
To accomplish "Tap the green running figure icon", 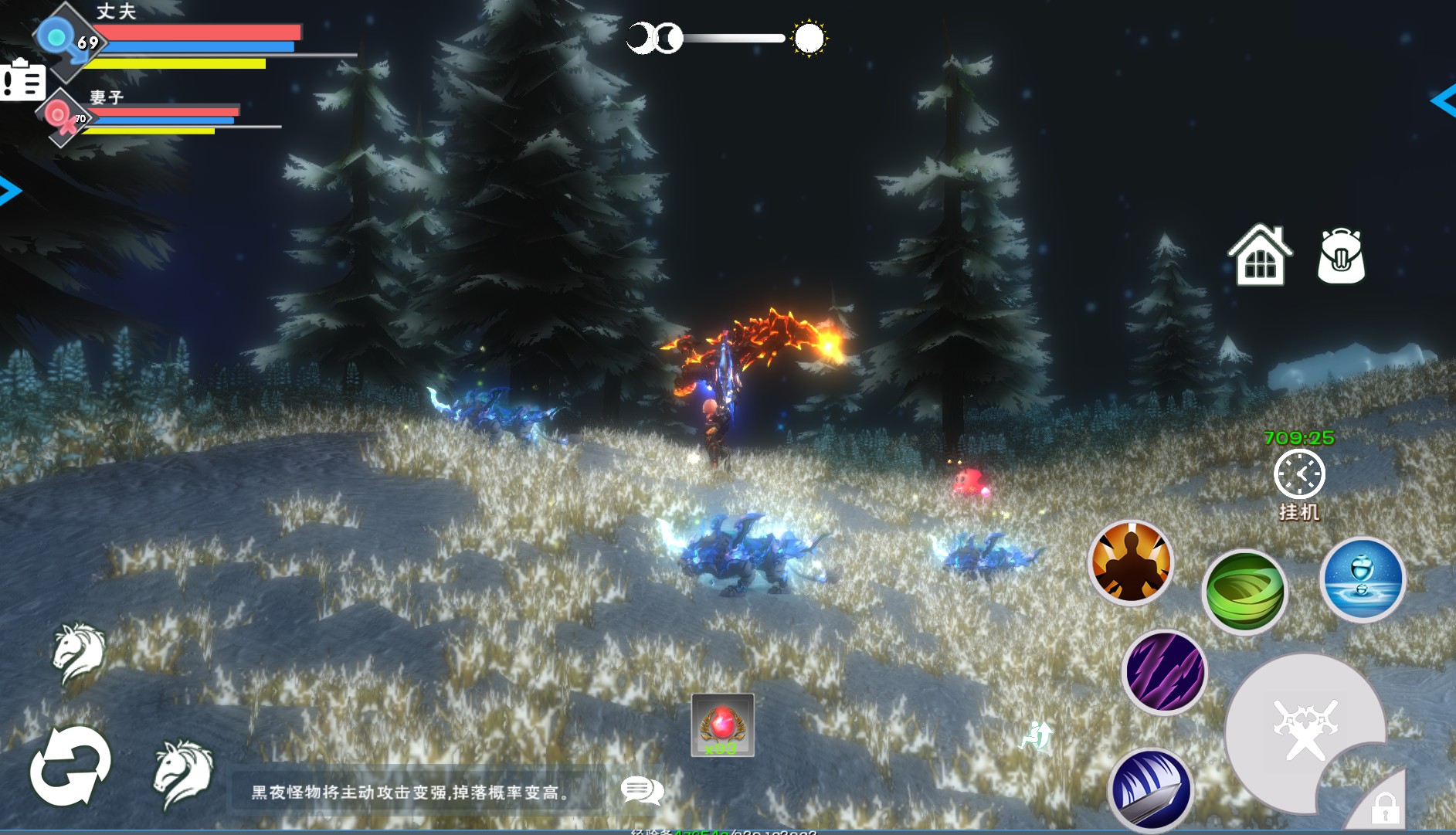I will [x=1036, y=735].
